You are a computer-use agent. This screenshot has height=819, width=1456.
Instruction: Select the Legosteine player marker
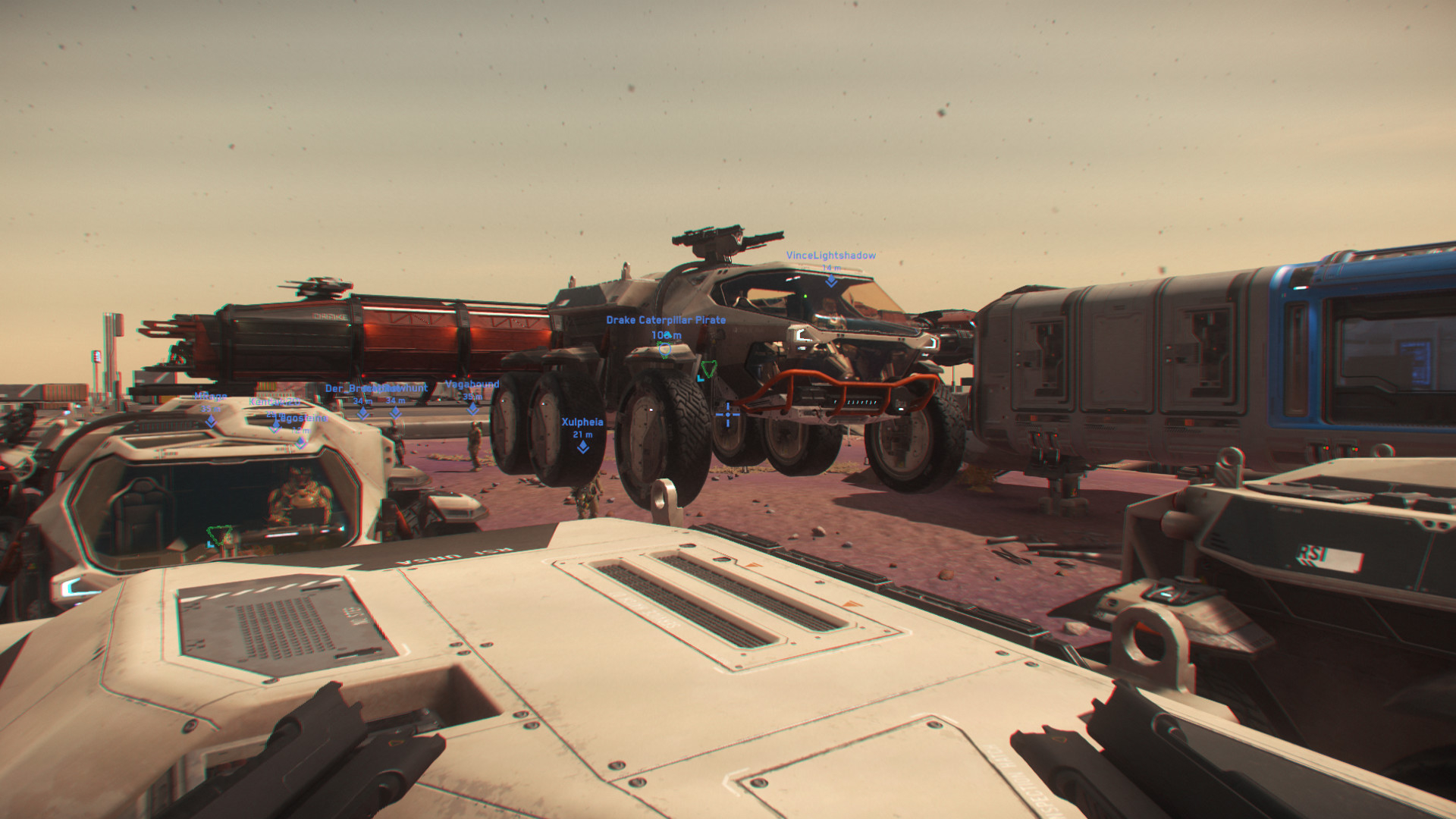click(301, 442)
